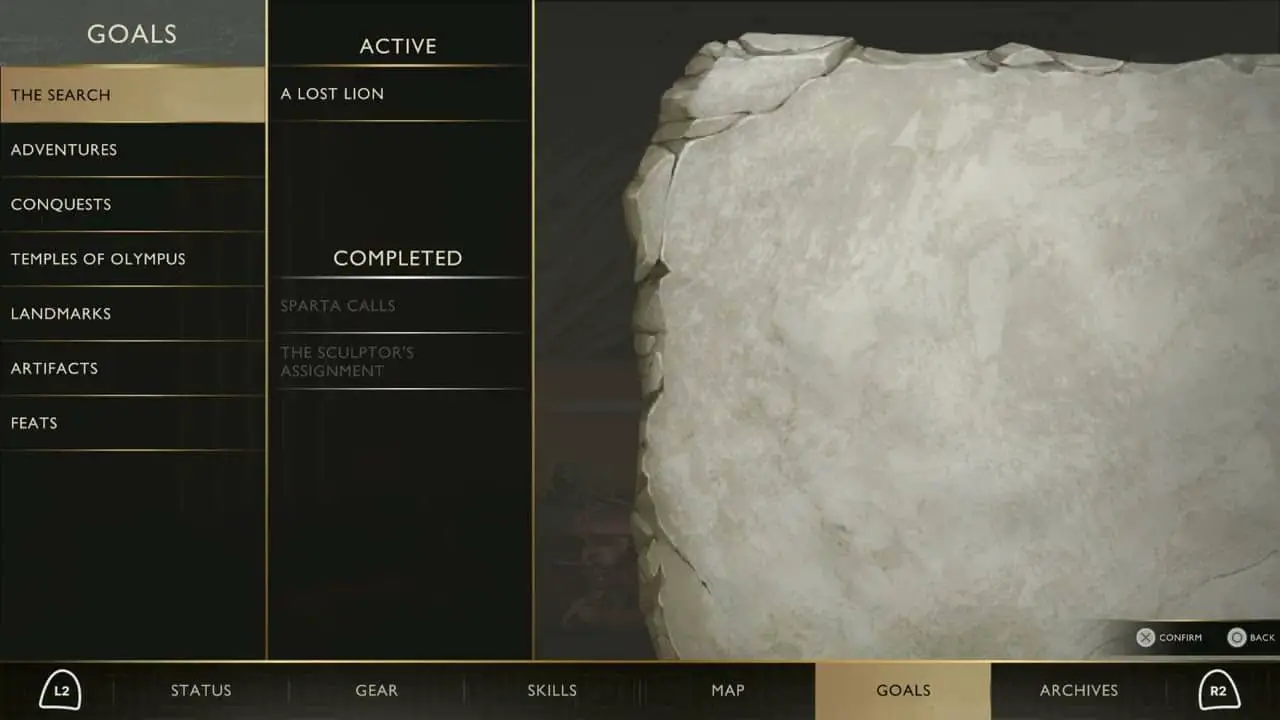The image size is (1280, 720).
Task: Select The Search goal category
Action: [132, 95]
